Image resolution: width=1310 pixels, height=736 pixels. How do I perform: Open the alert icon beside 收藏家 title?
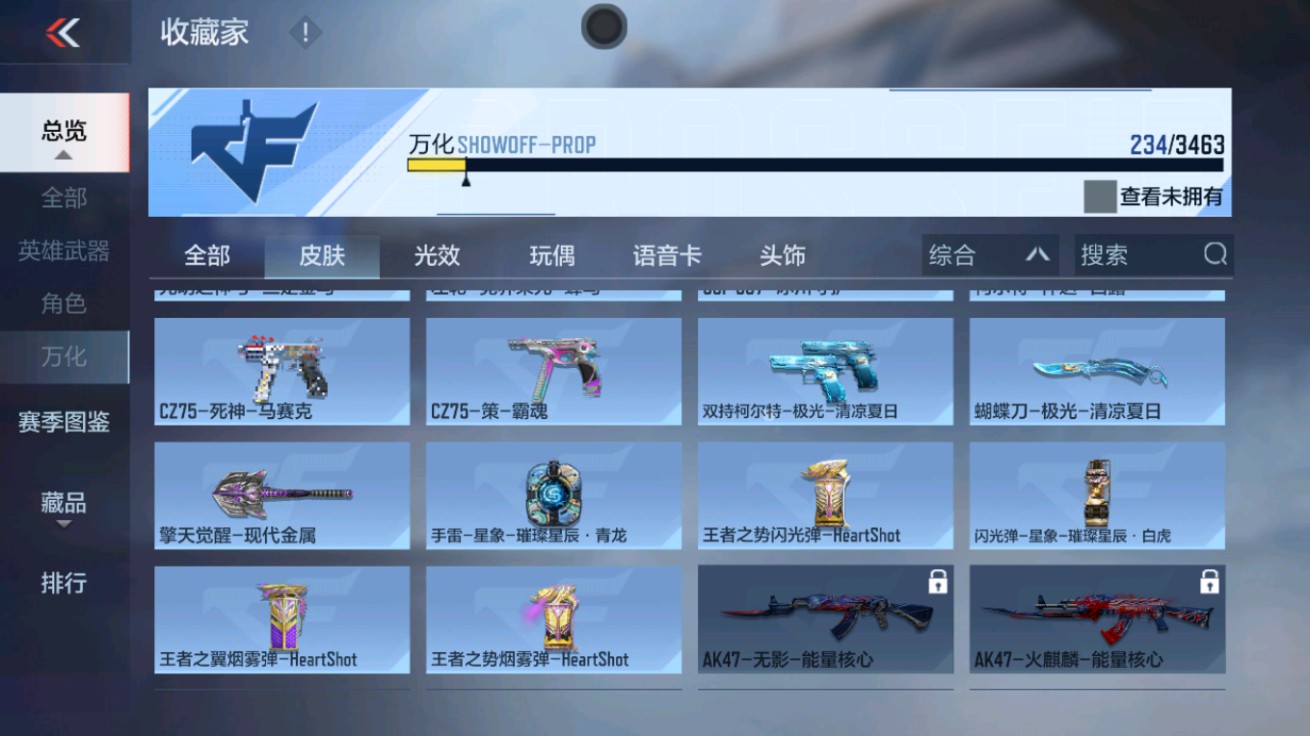(x=303, y=32)
